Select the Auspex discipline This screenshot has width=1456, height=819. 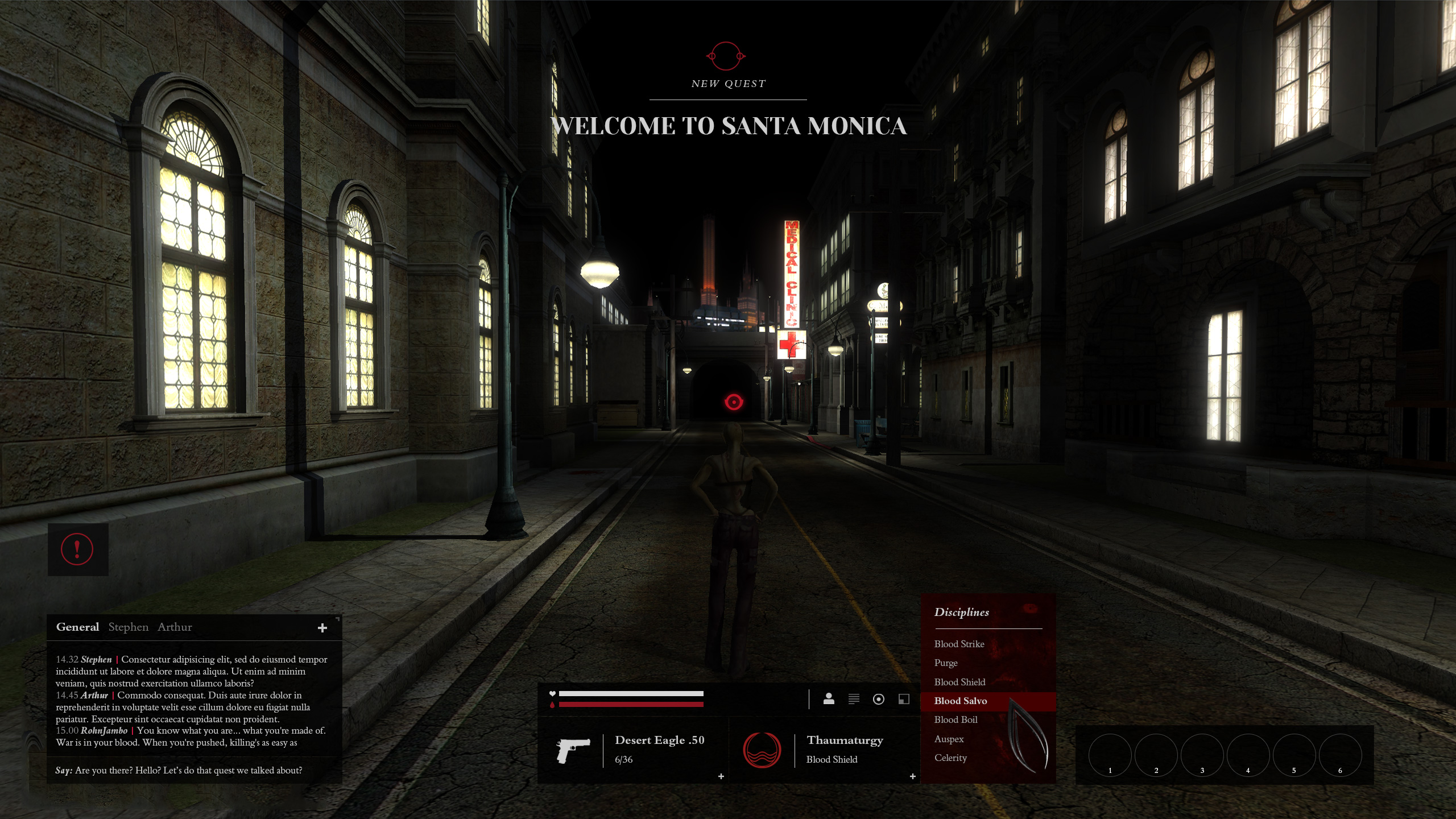[x=949, y=739]
